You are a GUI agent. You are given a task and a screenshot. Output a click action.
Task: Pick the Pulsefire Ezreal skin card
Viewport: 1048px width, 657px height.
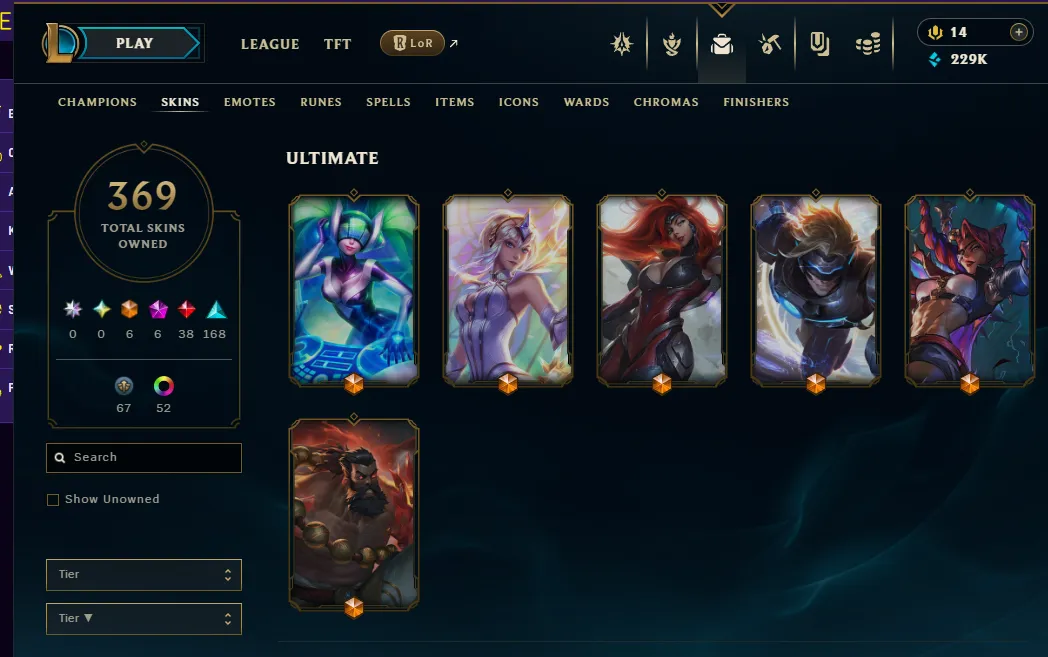pos(816,290)
